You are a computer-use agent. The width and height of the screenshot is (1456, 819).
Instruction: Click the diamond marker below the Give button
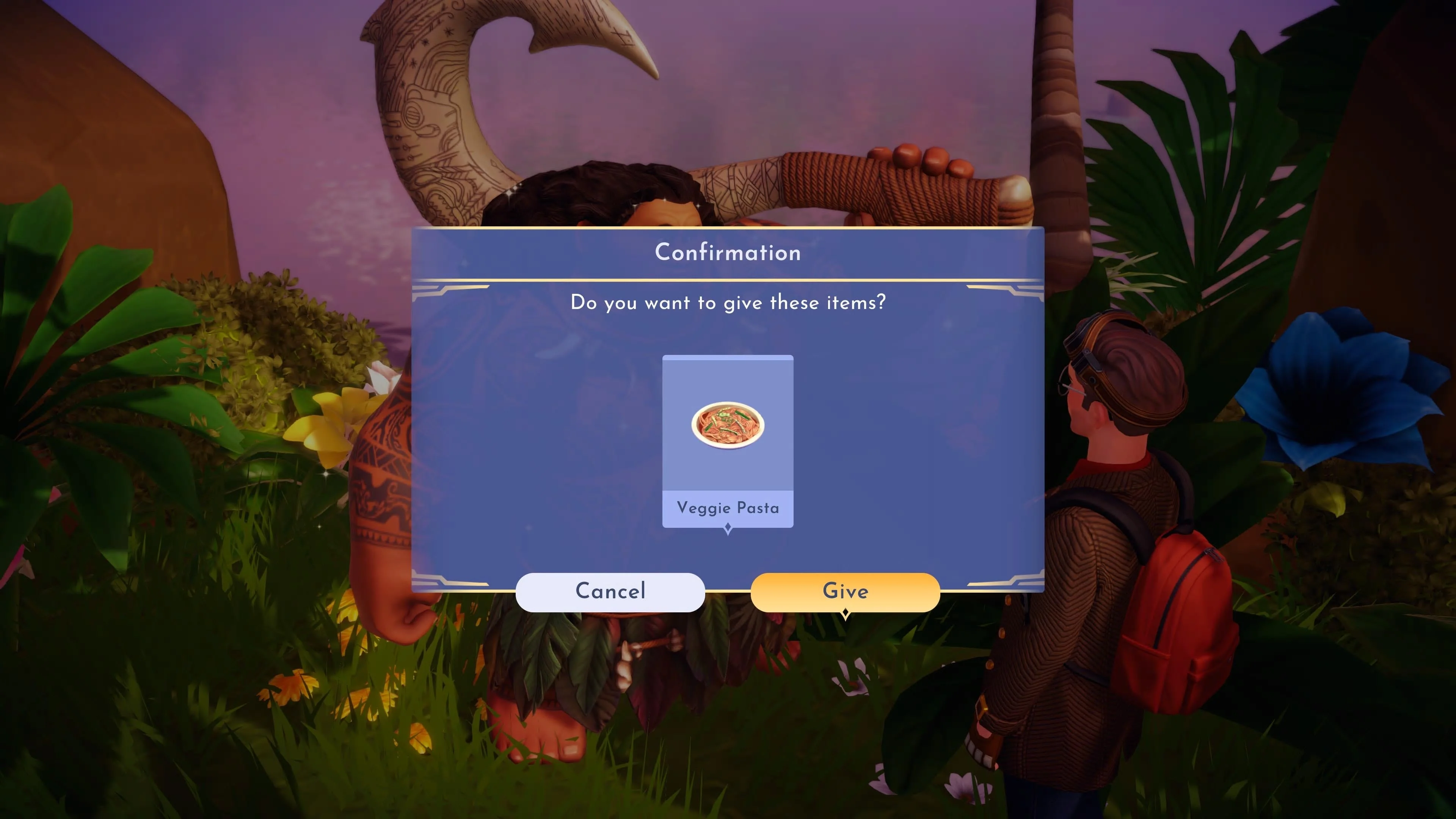(x=845, y=612)
